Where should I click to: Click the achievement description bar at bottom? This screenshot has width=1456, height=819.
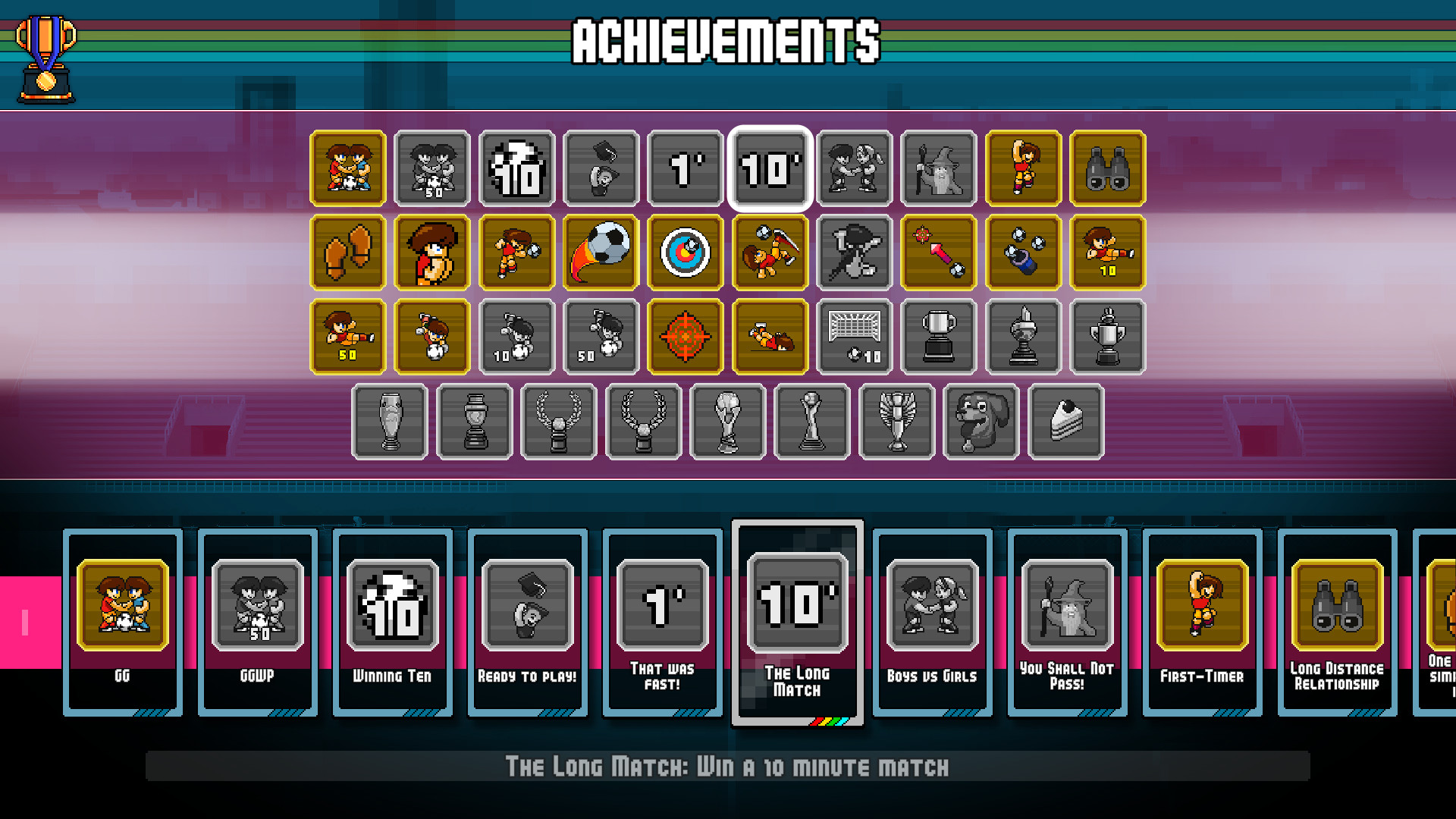coord(728,767)
